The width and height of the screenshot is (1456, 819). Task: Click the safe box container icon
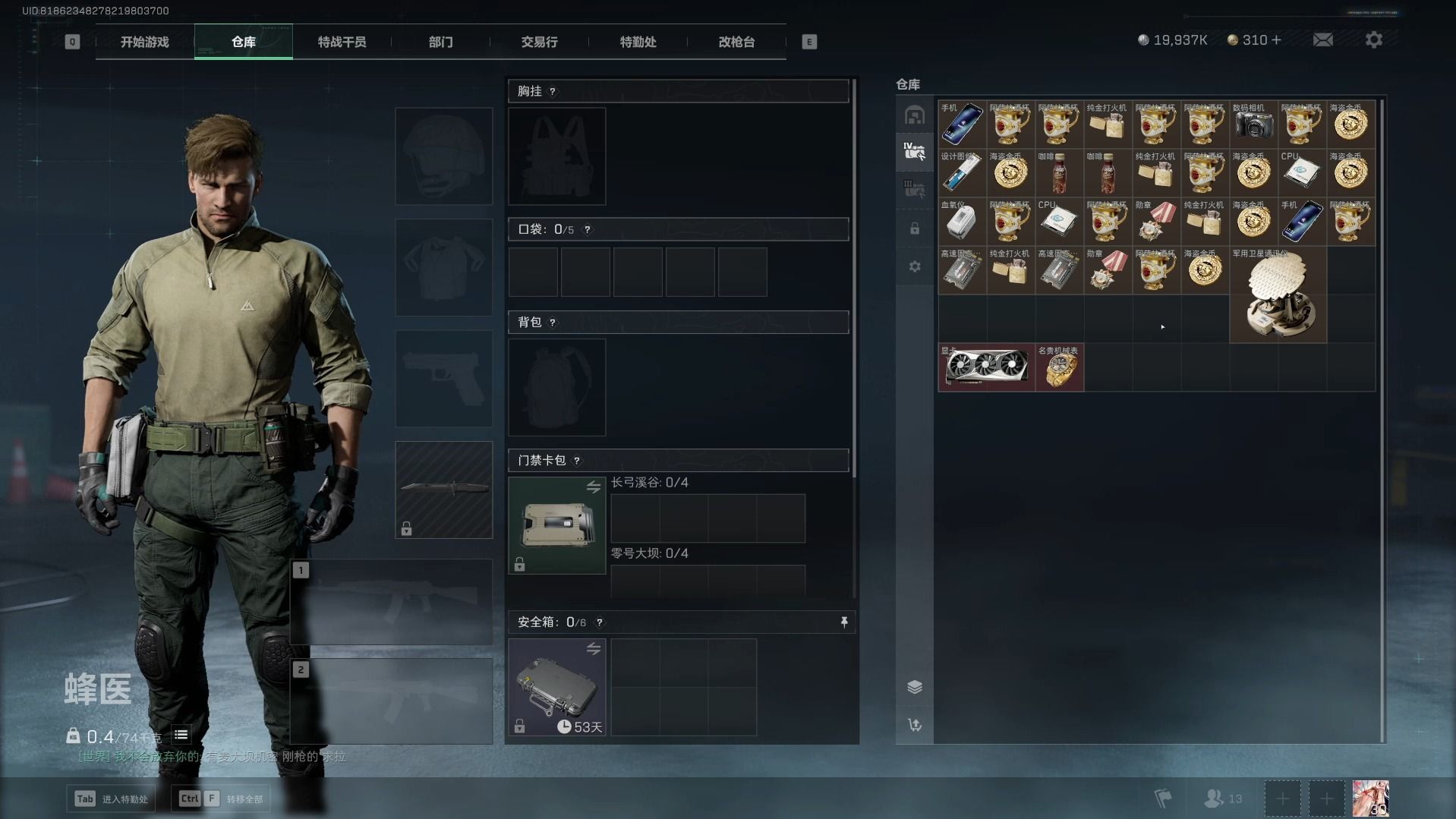[556, 687]
